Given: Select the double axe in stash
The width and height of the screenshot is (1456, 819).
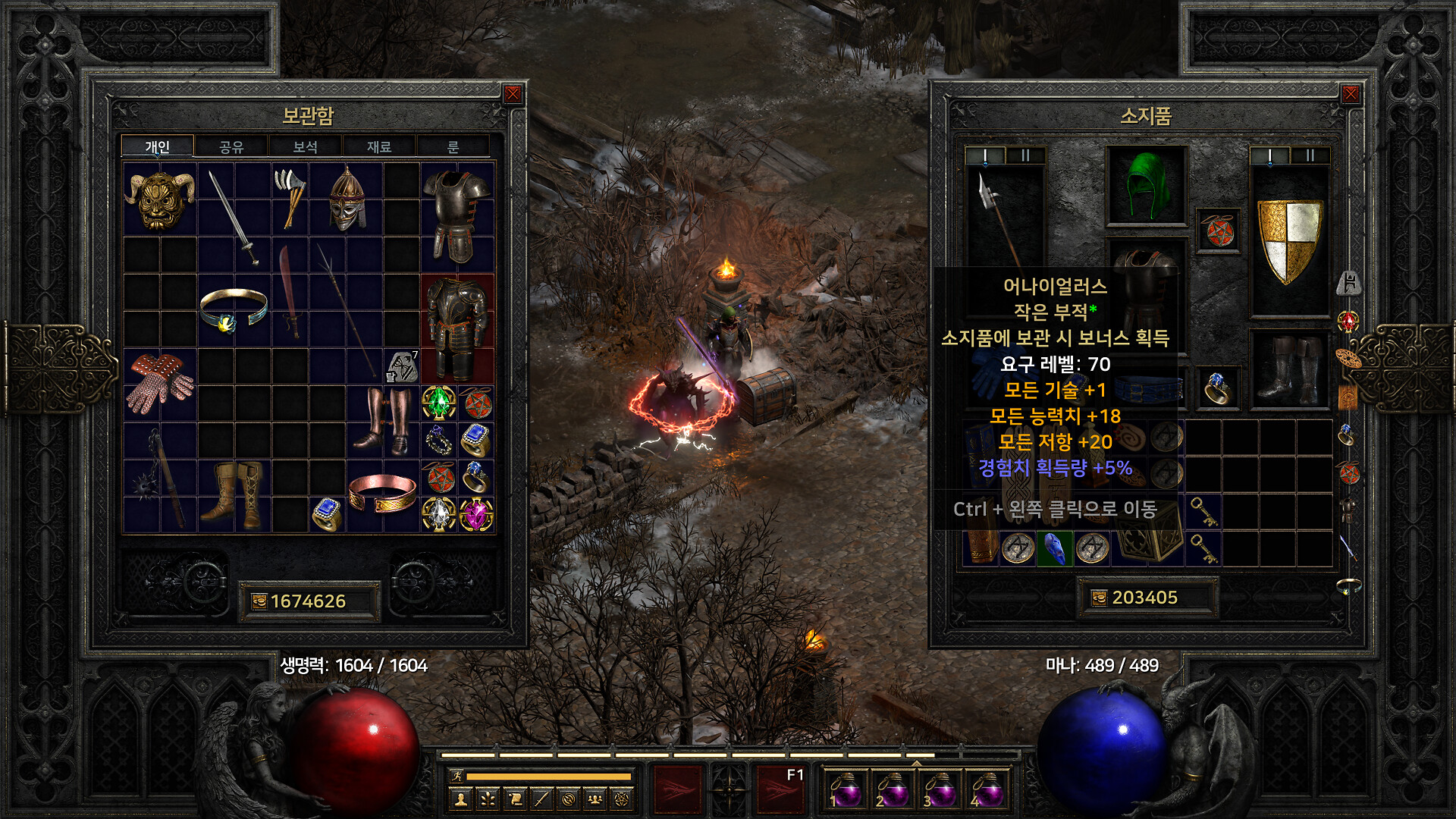Looking at the screenshot, I should tap(290, 197).
